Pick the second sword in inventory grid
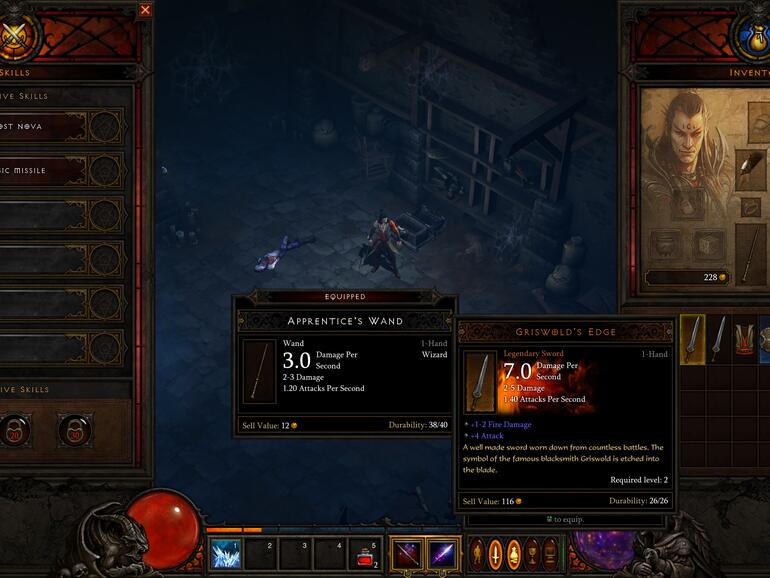This screenshot has width=770, height=578. [x=718, y=339]
